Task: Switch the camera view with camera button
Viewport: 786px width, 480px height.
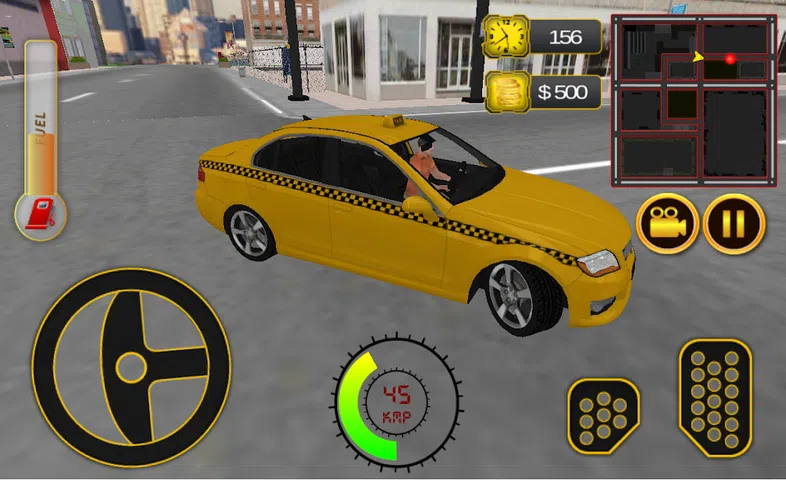Action: [x=666, y=224]
